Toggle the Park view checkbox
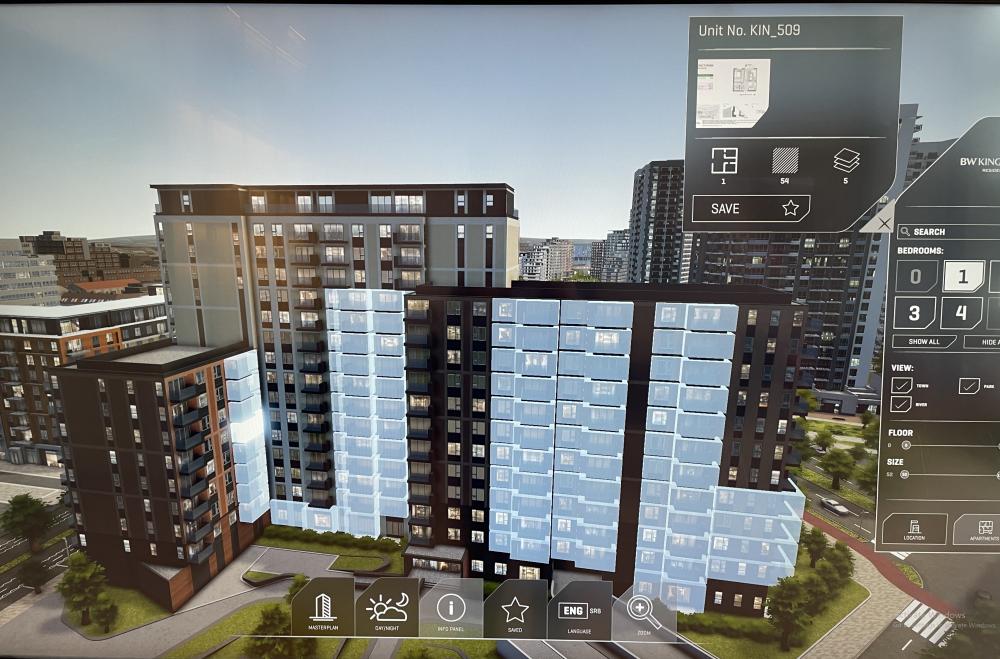The height and width of the screenshot is (659, 1000). 969,385
